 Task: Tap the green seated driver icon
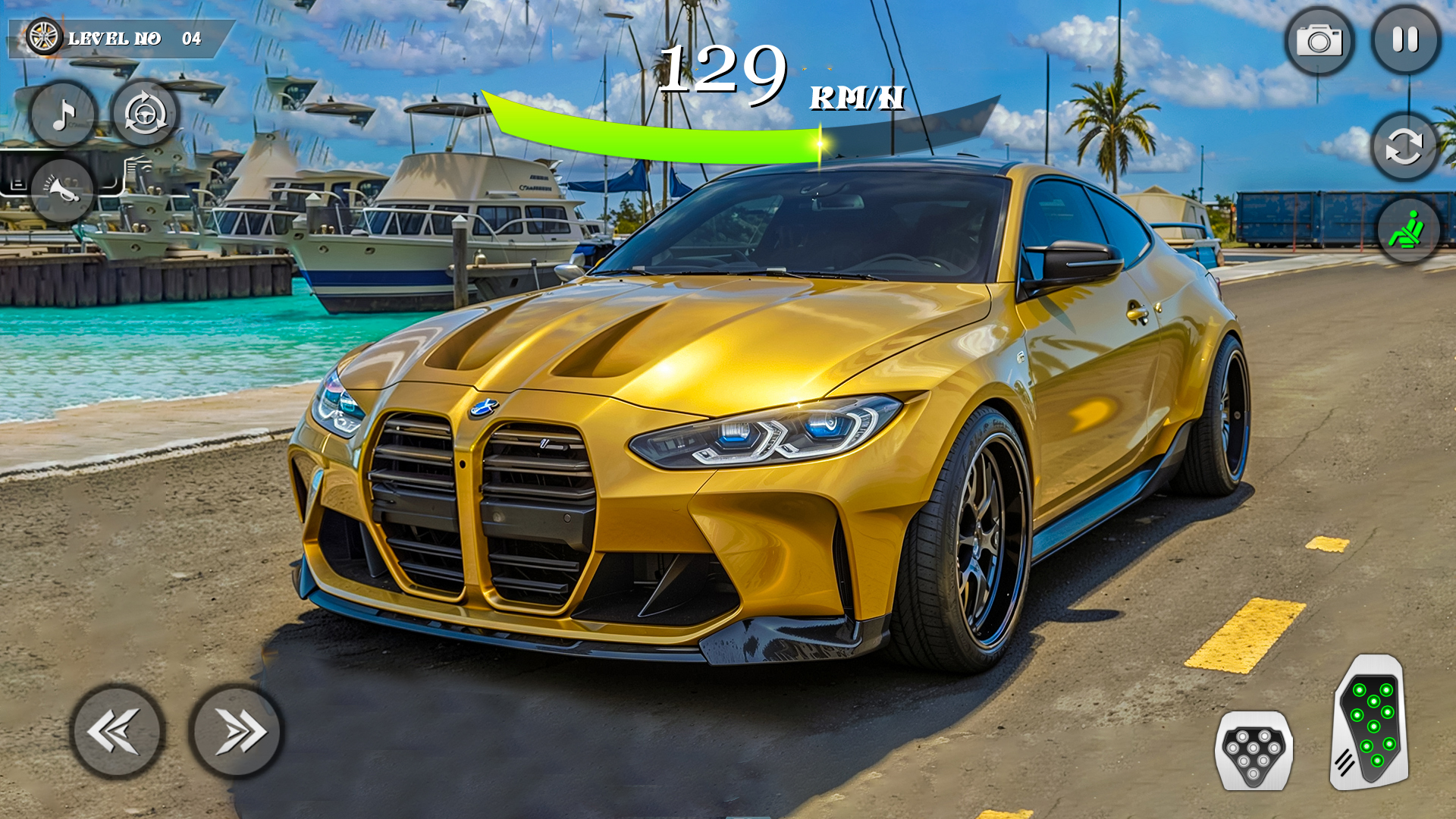tap(1407, 230)
